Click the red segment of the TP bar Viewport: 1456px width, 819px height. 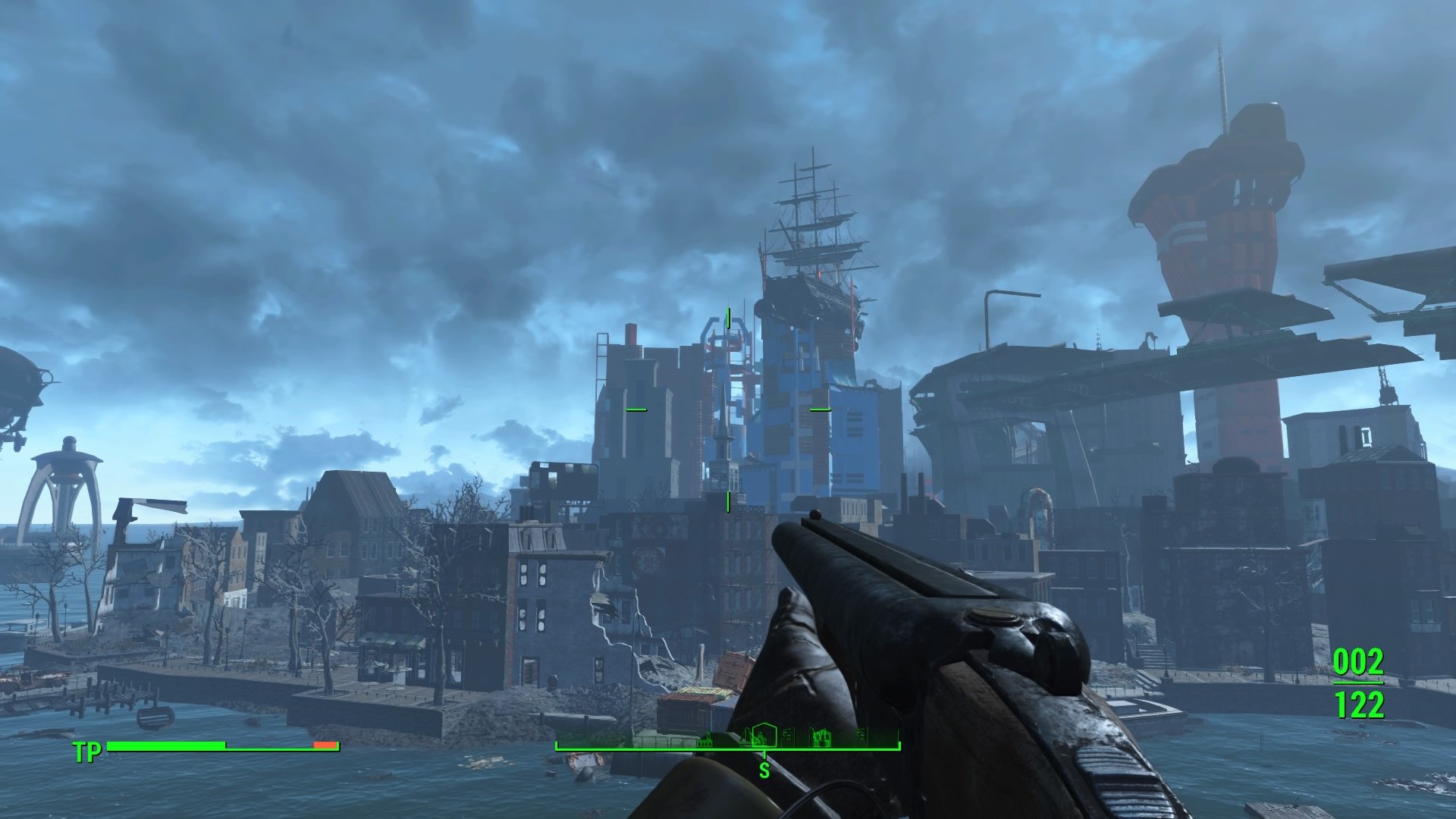coord(325,746)
